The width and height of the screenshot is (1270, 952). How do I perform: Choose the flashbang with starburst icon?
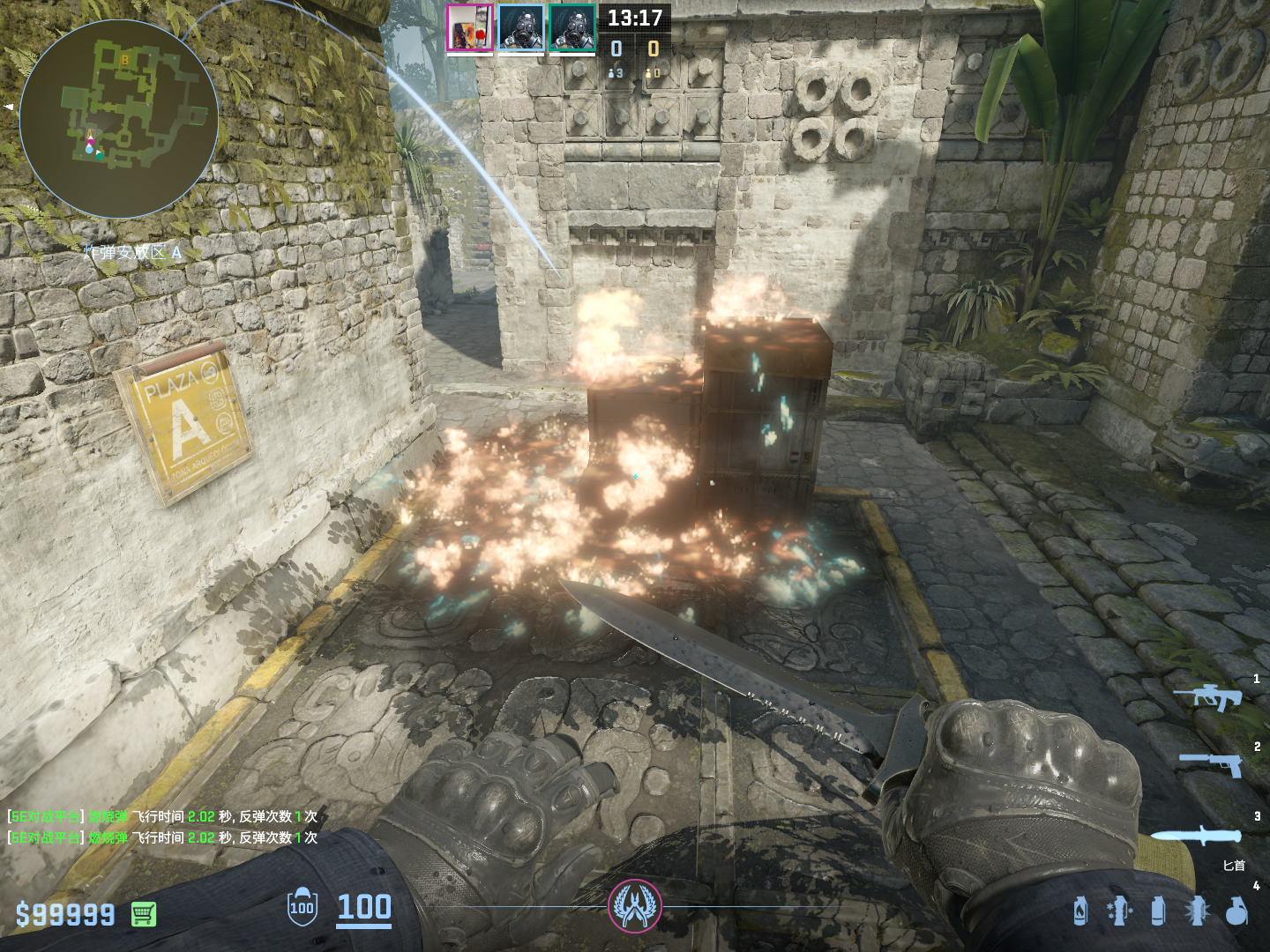point(1197,911)
